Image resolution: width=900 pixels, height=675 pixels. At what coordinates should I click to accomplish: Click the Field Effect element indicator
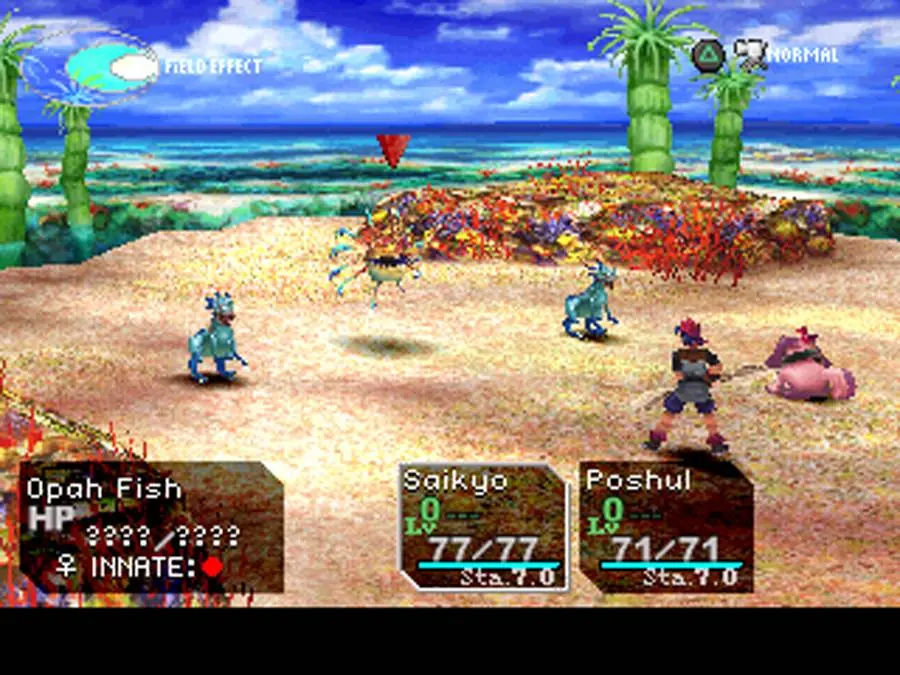[112, 68]
